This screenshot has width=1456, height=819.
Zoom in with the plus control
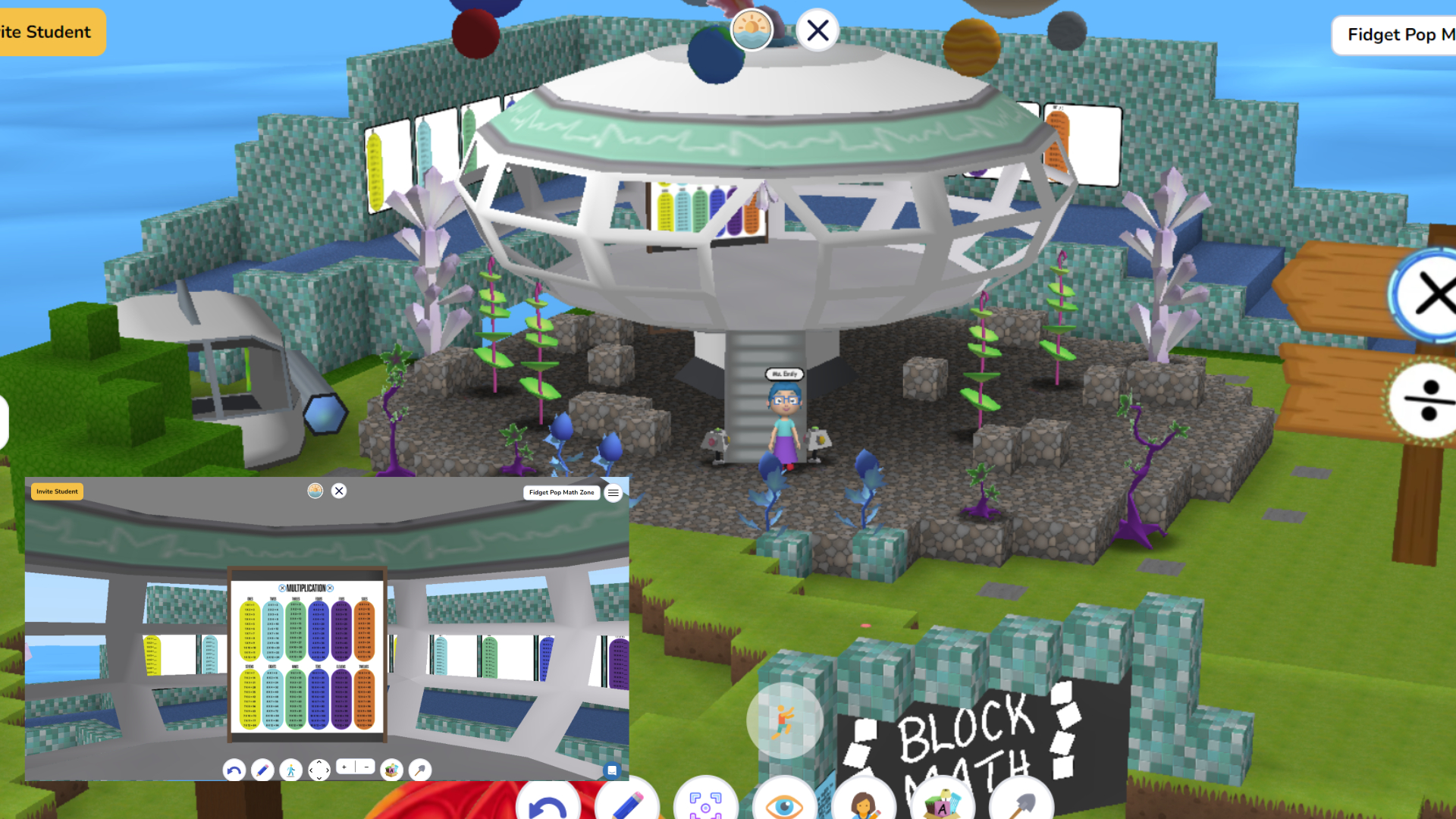pos(343,767)
